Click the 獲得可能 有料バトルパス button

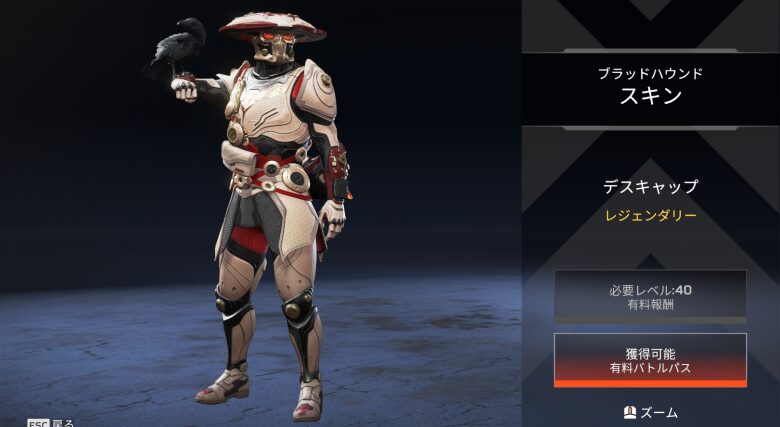650,360
